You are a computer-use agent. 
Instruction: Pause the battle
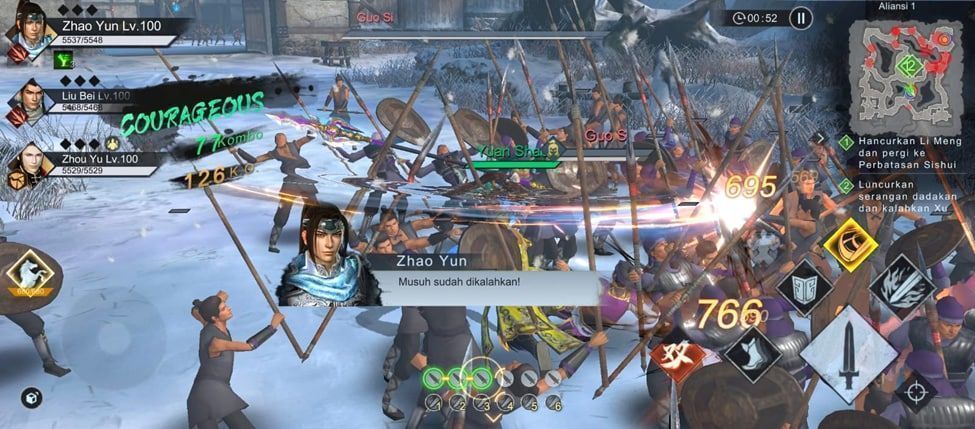[801, 17]
